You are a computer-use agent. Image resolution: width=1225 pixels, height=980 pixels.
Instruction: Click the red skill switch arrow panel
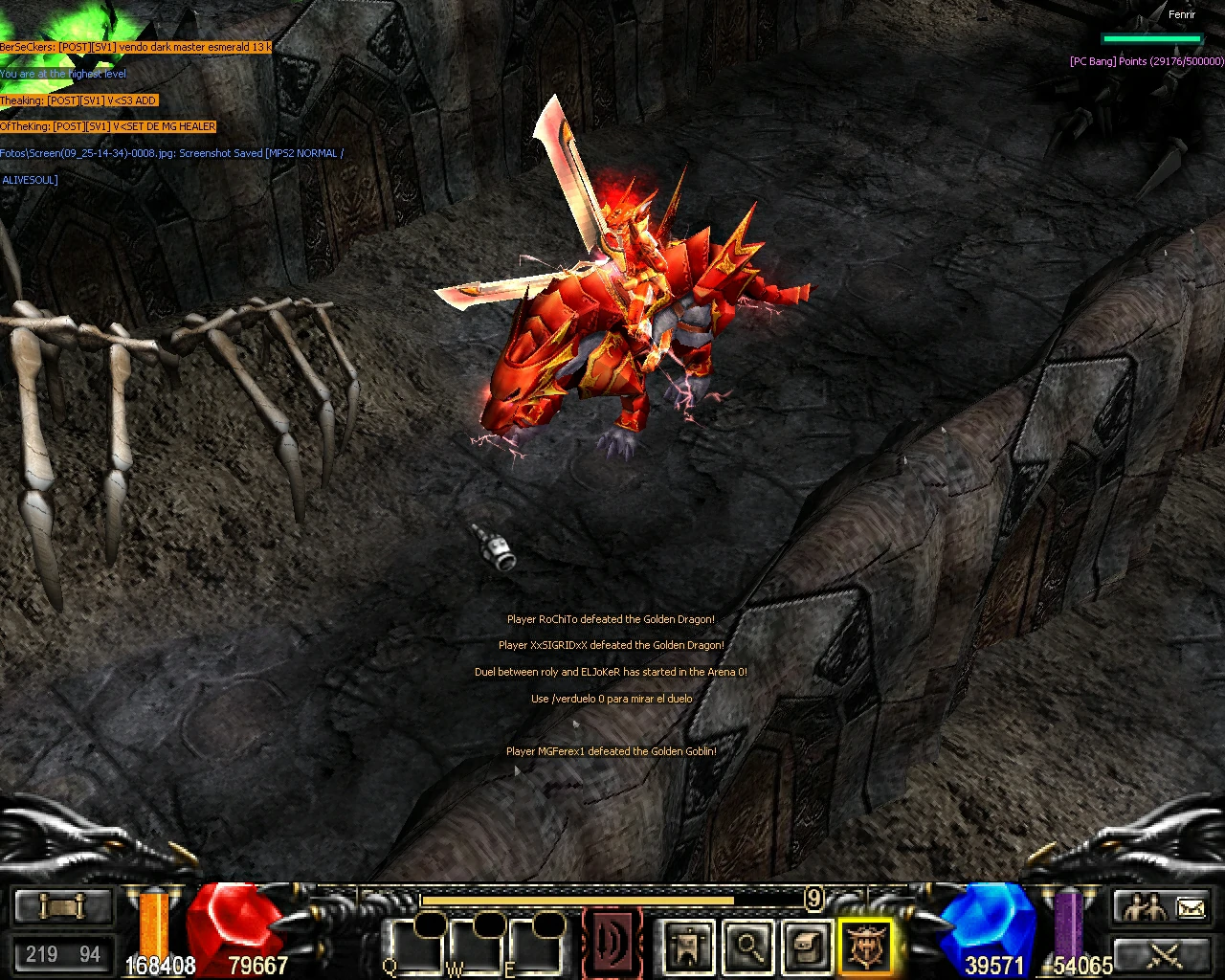(612, 943)
